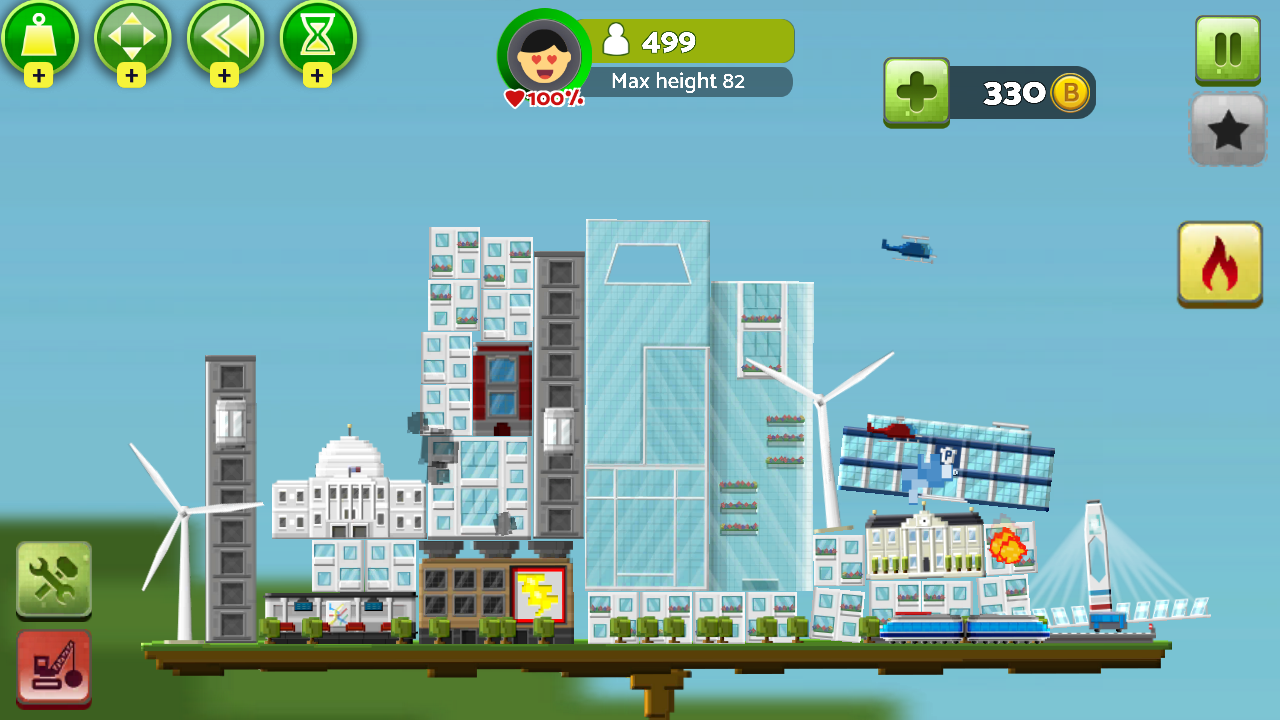Image resolution: width=1280 pixels, height=720 pixels.
Task: Buy additional rewinds via the plus badge
Action: tap(225, 74)
